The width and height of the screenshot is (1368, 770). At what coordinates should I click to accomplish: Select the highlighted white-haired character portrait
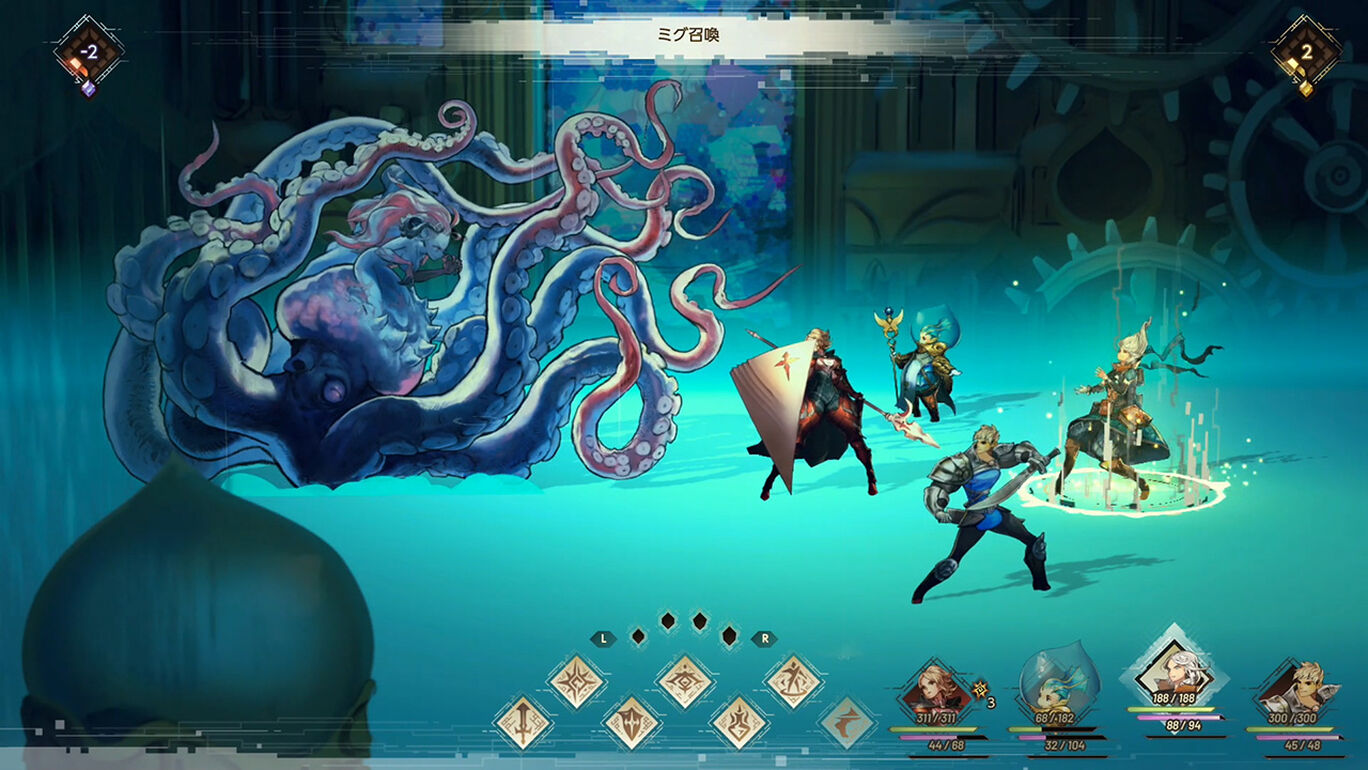tap(1174, 672)
